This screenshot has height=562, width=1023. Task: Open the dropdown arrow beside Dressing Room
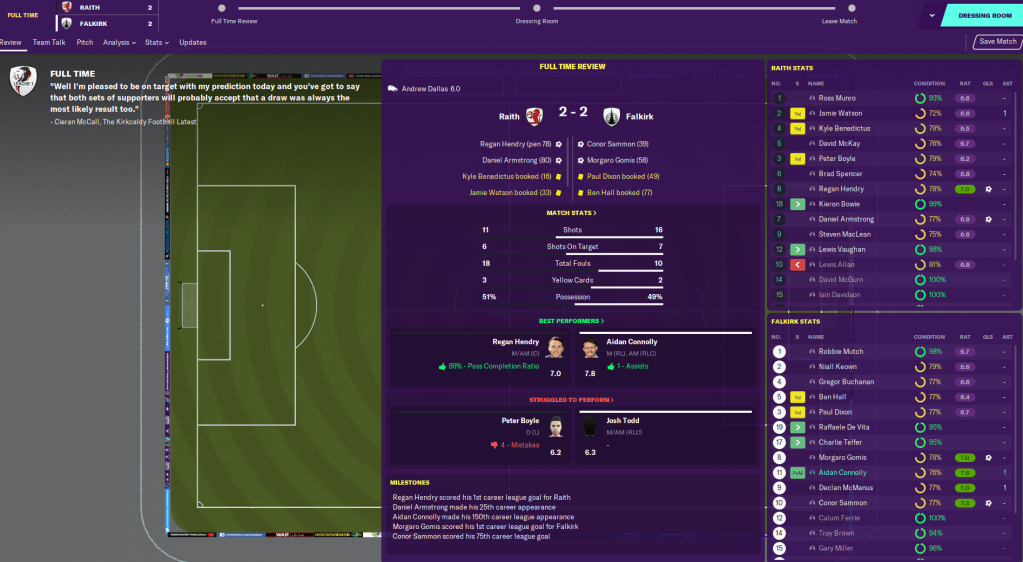pos(932,16)
